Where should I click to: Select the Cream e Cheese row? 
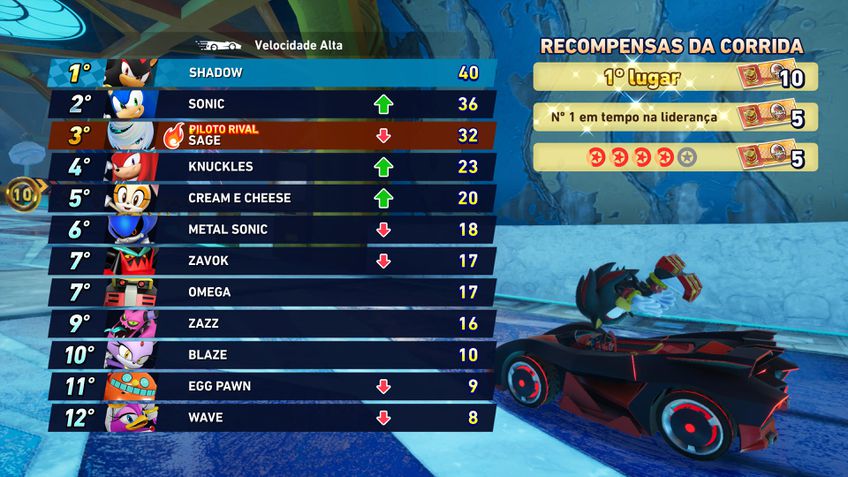click(x=273, y=198)
